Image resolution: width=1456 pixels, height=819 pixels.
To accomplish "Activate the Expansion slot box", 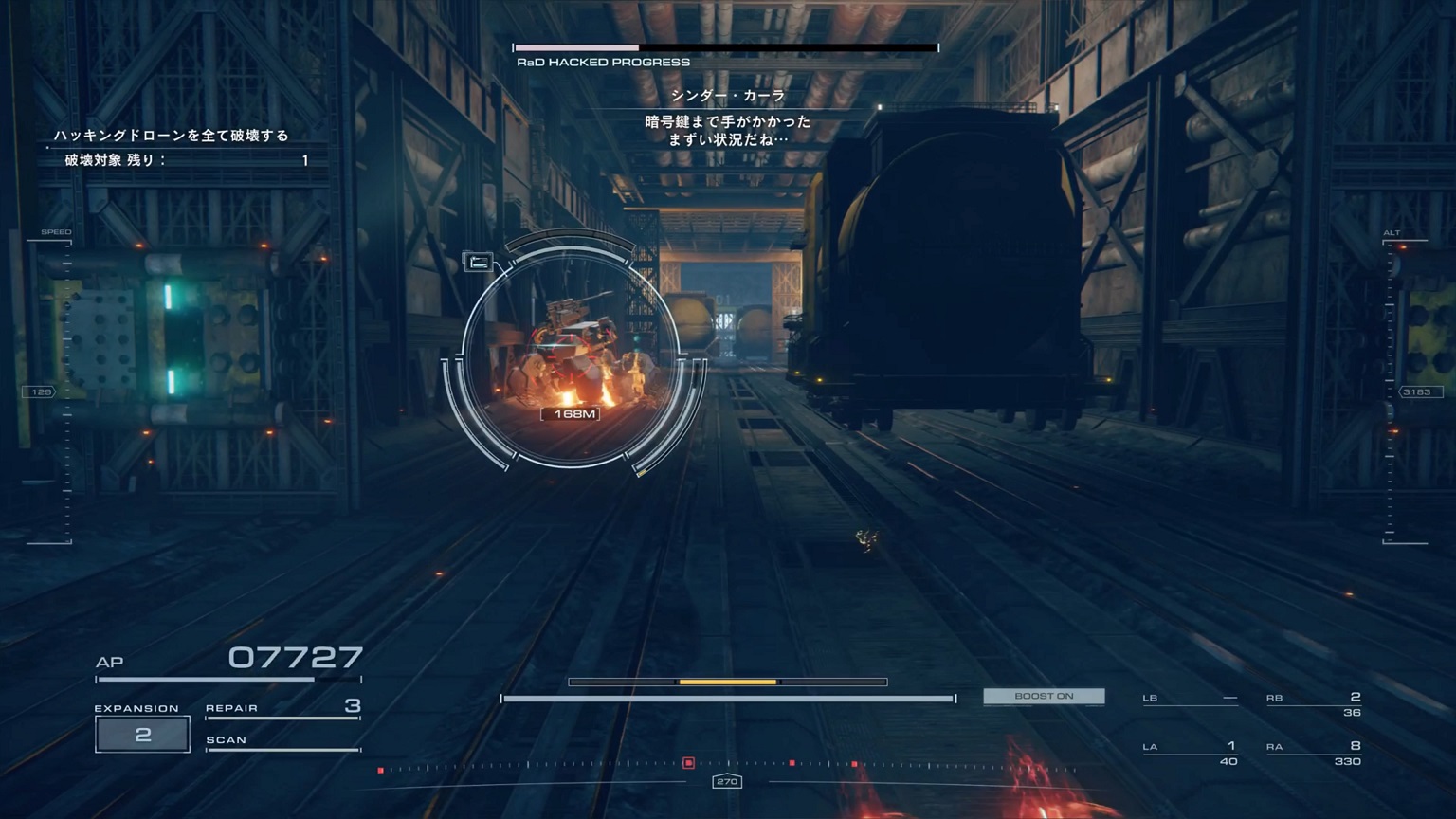I will 142,735.
